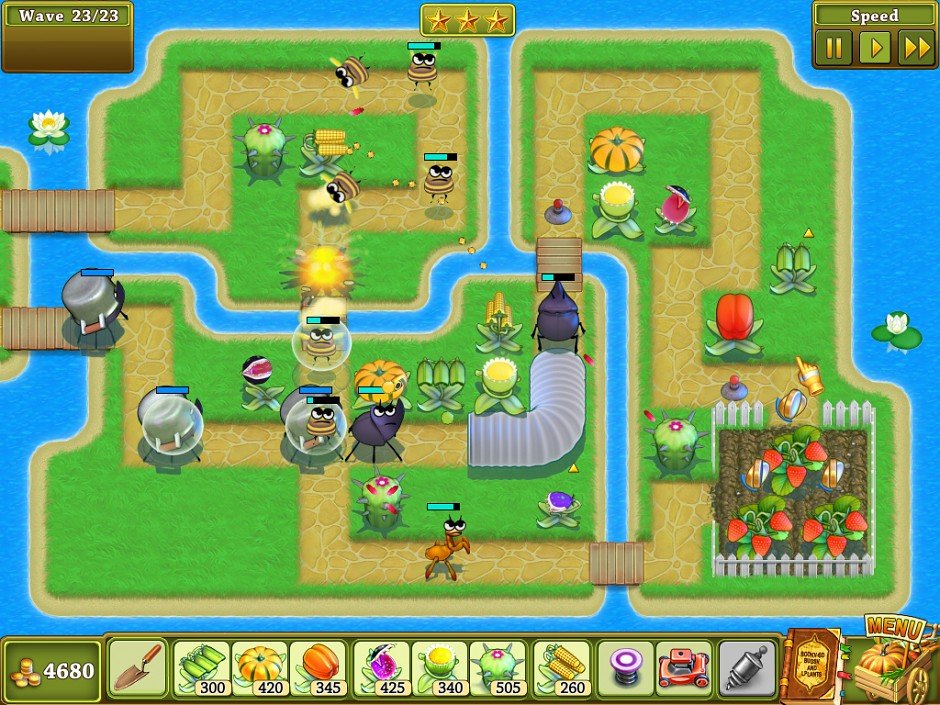Select the yellow flower plant costing 340
Screen dimensions: 940x705
(439, 667)
